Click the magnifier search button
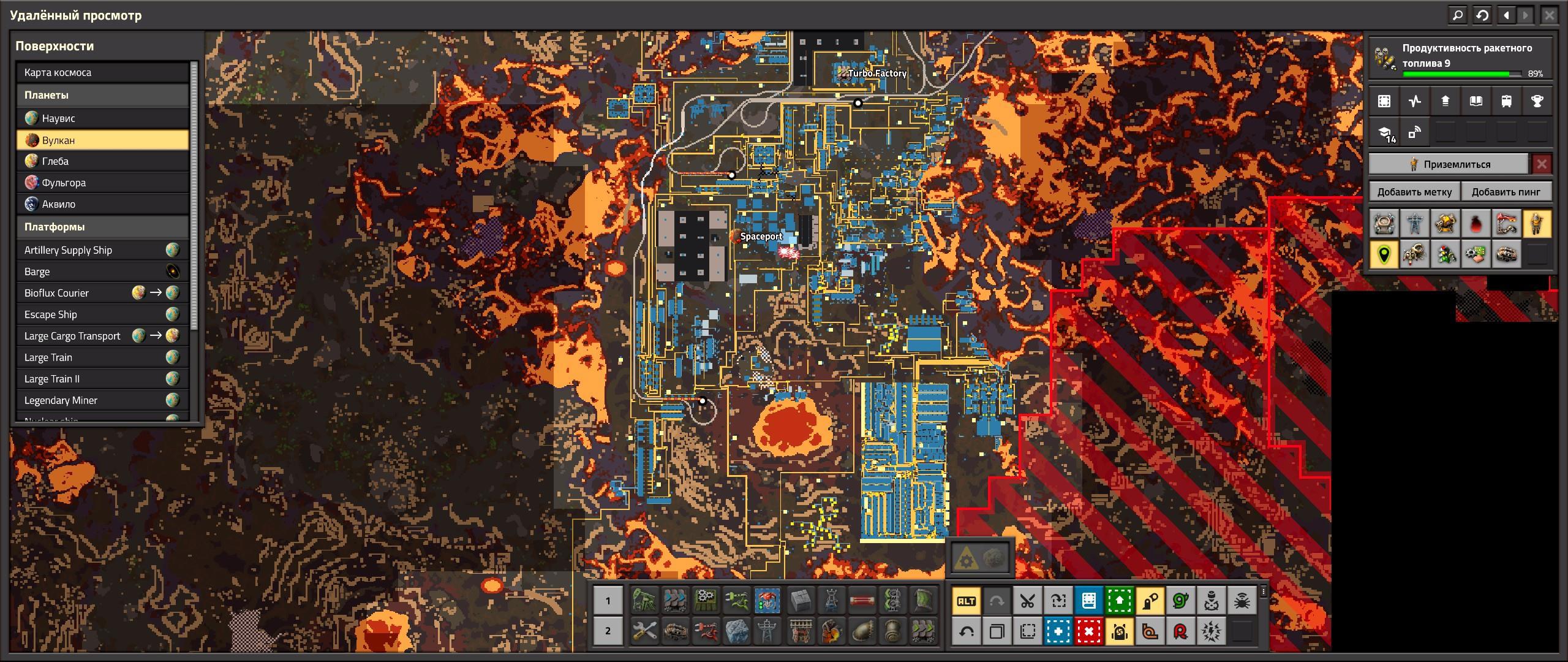 (1458, 15)
